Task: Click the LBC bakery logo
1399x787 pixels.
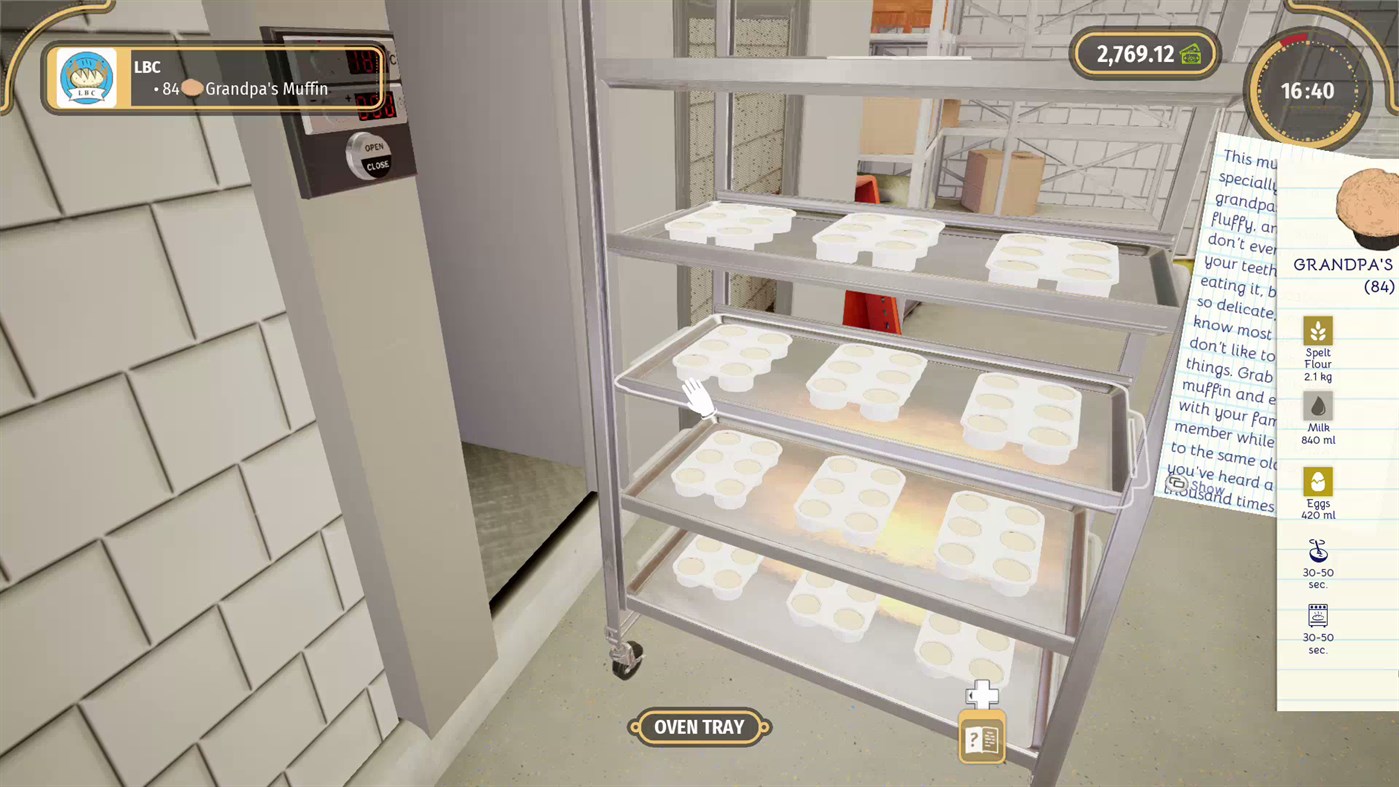Action: [x=85, y=77]
